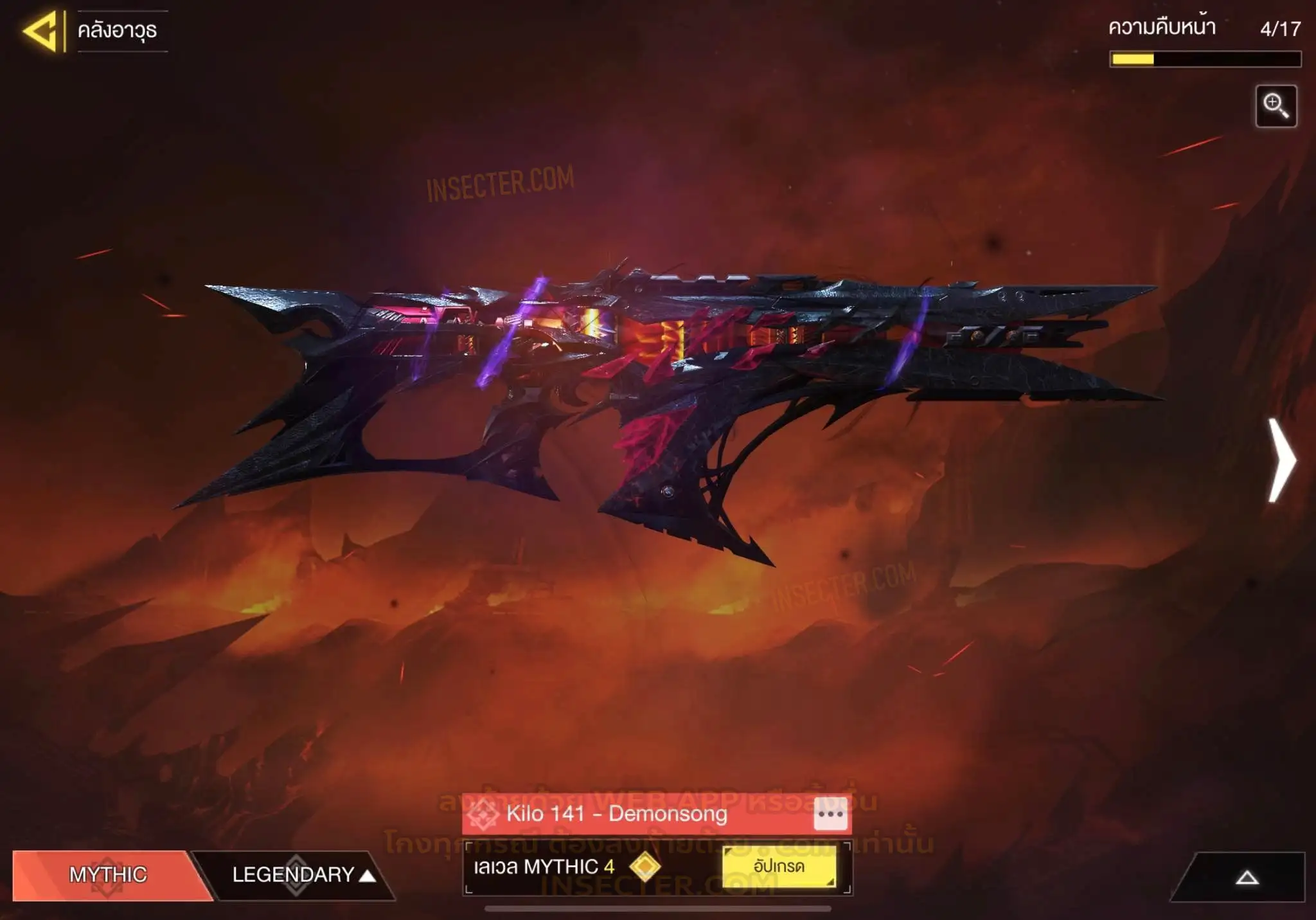The height and width of the screenshot is (920, 1316).
Task: Switch to the MYTHIC tab
Action: (108, 874)
